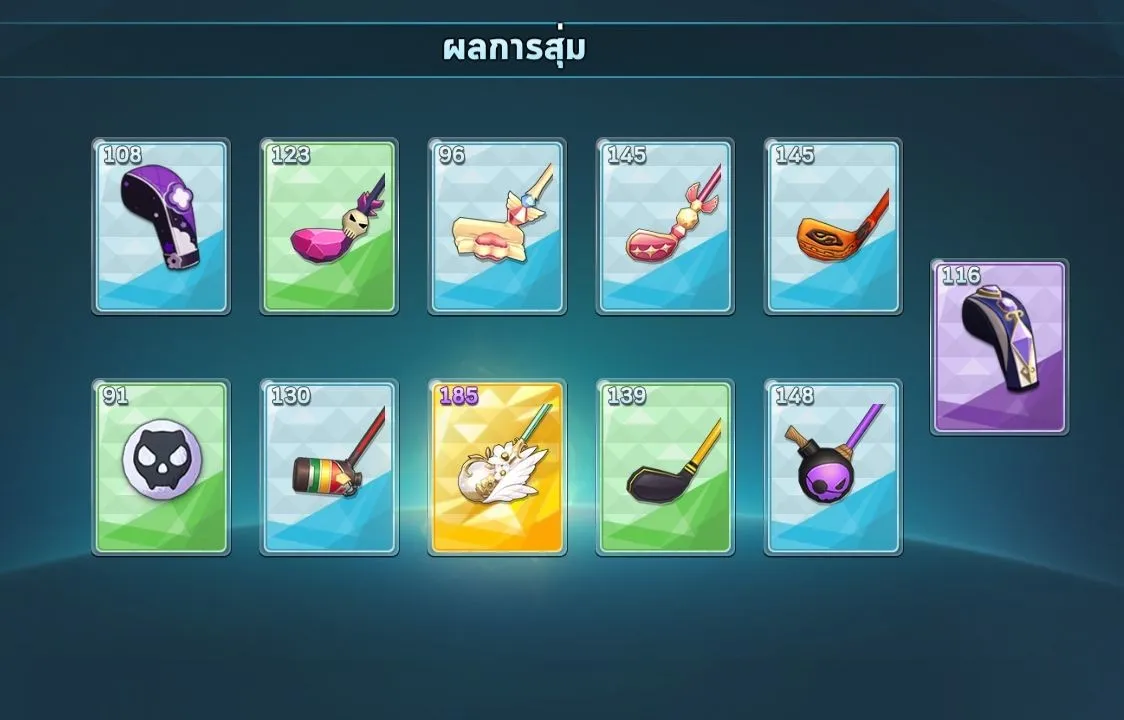1124x720 pixels.
Task: Pick the striped rasta club card numbered 130
Action: (x=329, y=467)
